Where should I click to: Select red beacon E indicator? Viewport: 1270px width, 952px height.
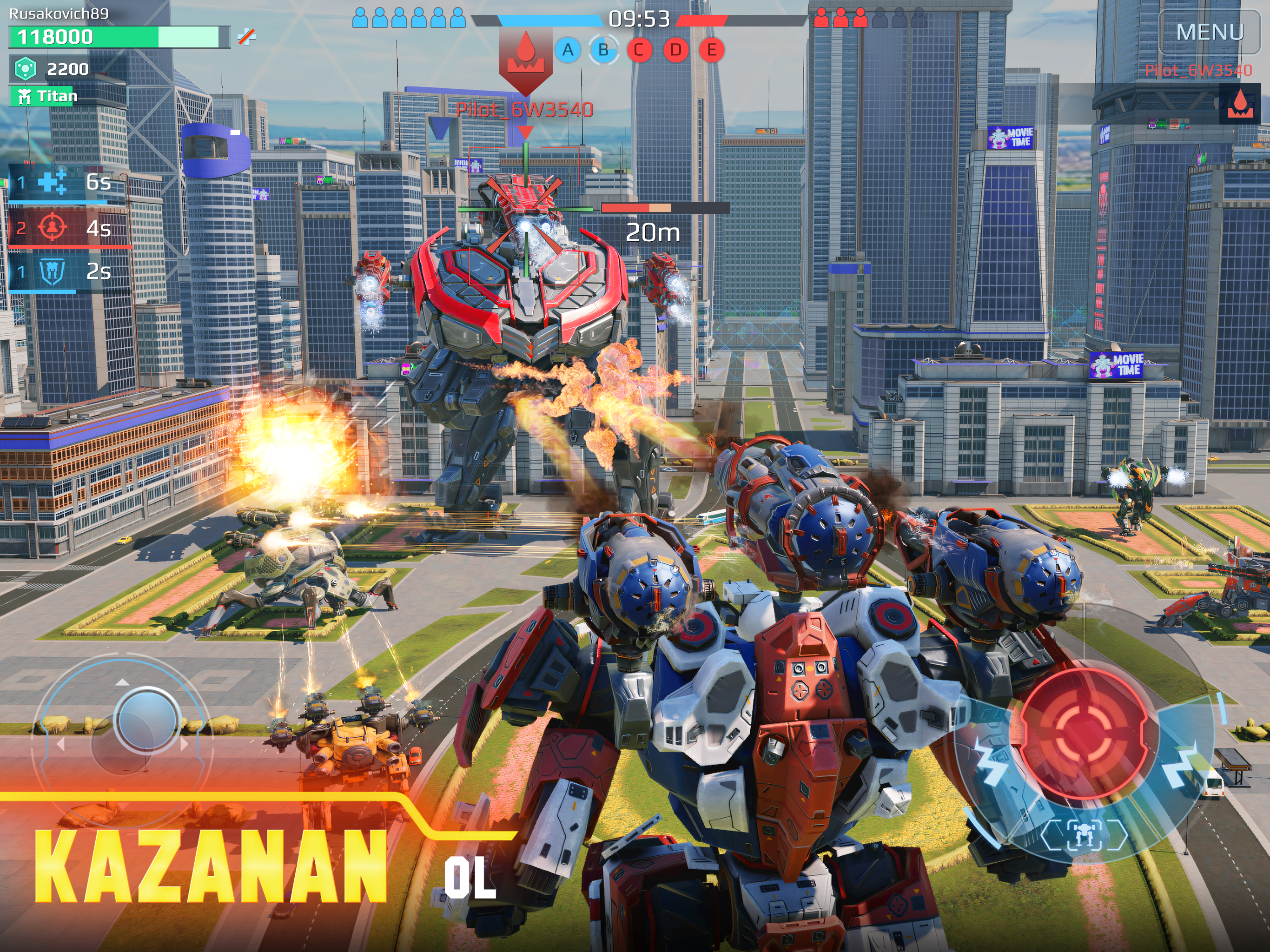point(711,51)
